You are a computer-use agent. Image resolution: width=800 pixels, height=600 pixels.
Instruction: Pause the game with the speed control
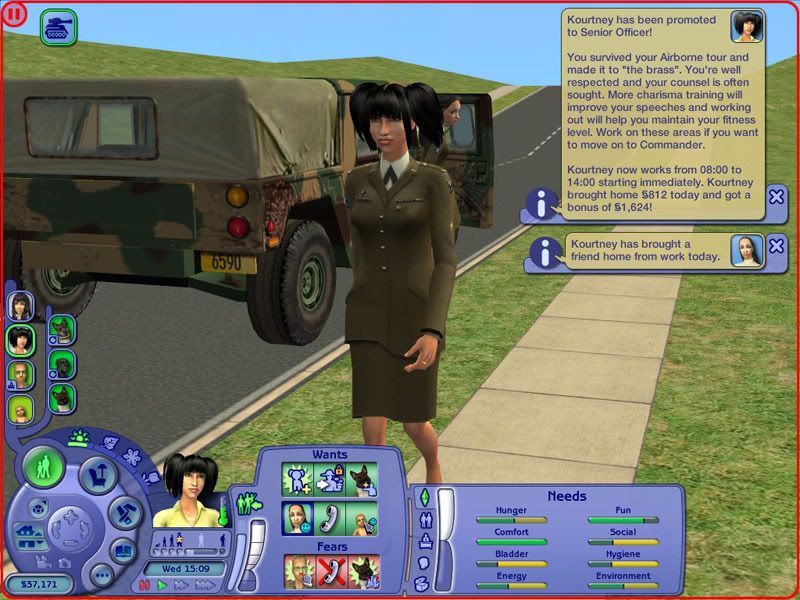146,585
